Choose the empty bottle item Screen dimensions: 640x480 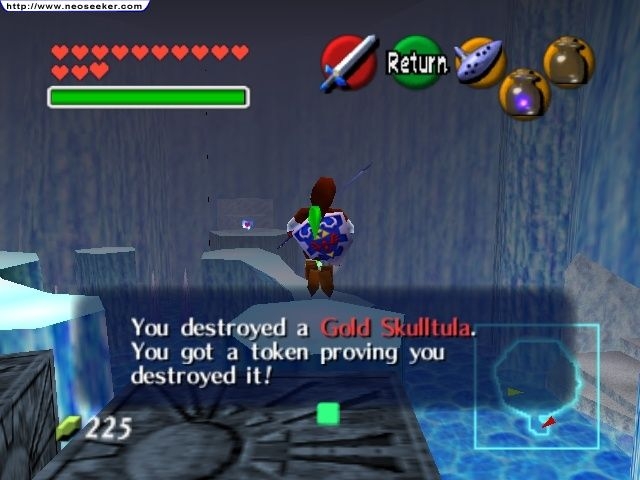click(568, 62)
